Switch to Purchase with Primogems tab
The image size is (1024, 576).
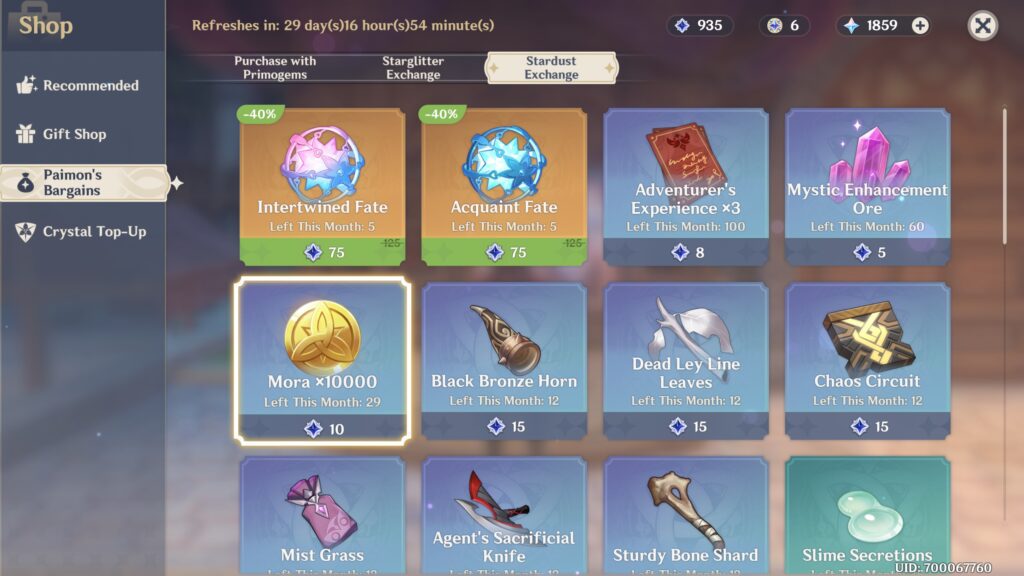[x=275, y=68]
